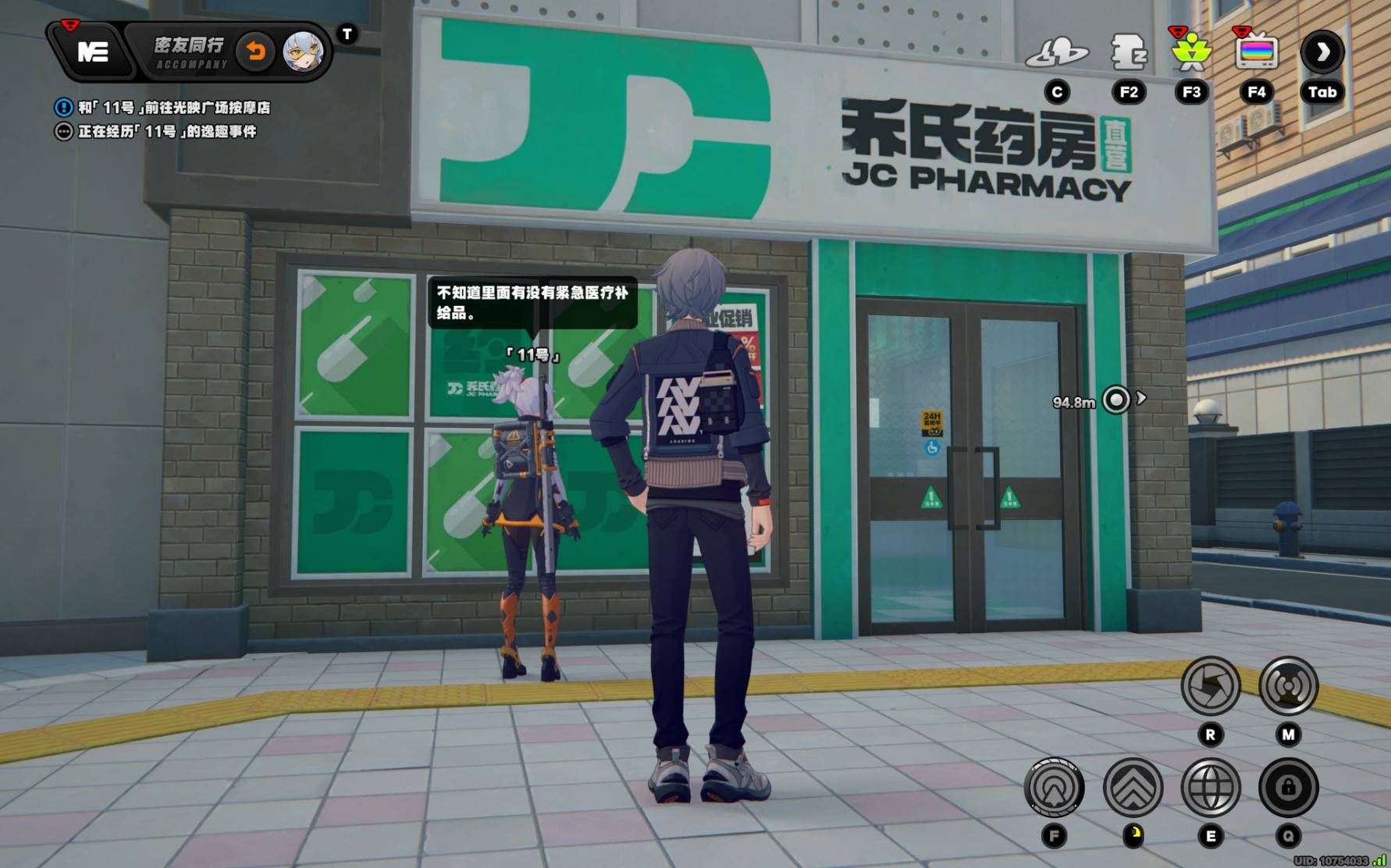This screenshot has width=1391, height=868.
Task: Open the rainbow TV icon
Action: (x=1256, y=52)
